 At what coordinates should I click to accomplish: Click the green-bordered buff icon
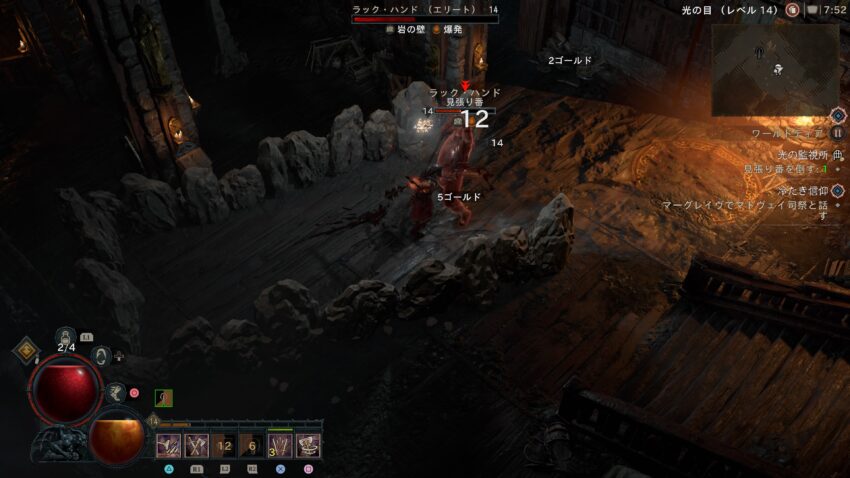[162, 398]
